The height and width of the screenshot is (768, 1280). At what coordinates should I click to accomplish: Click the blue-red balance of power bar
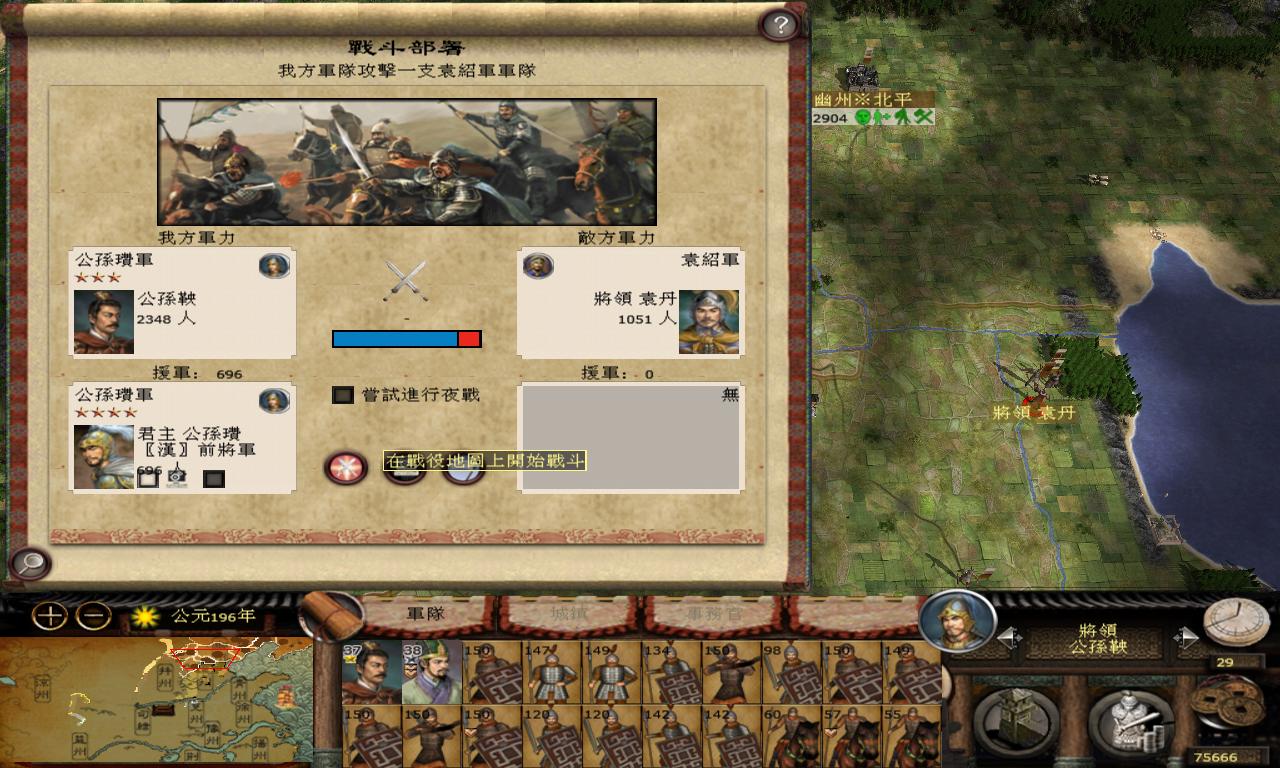coord(405,339)
